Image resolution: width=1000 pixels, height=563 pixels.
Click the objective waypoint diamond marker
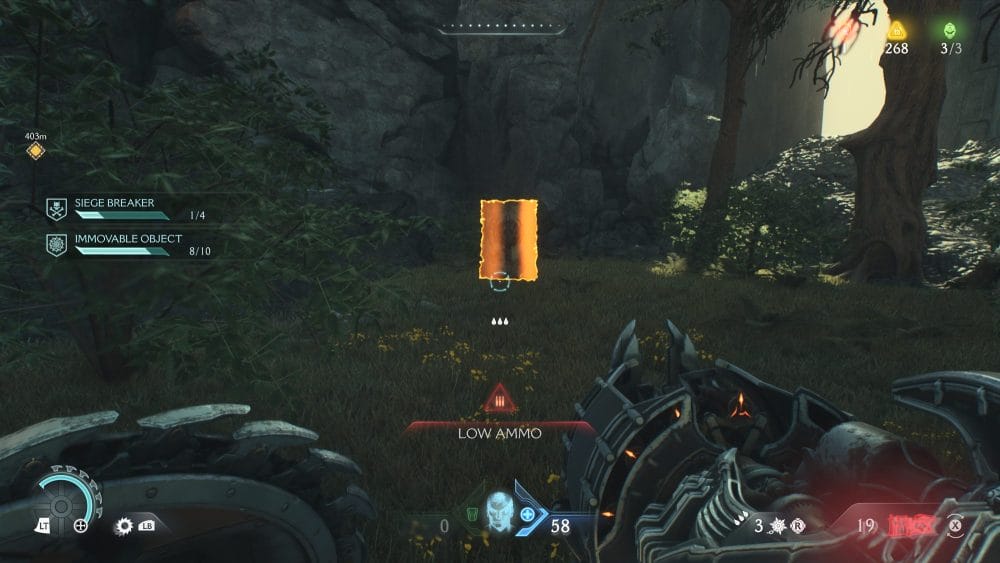pyautogui.click(x=36, y=151)
